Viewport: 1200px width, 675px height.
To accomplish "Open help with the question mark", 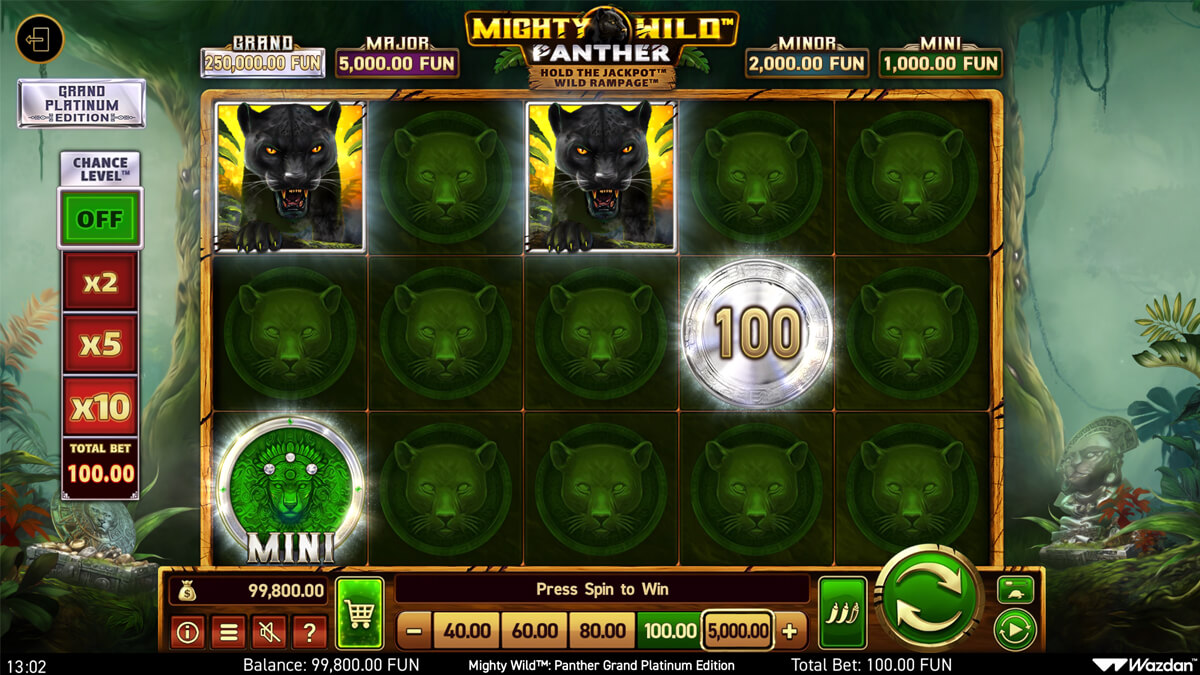I will point(310,631).
